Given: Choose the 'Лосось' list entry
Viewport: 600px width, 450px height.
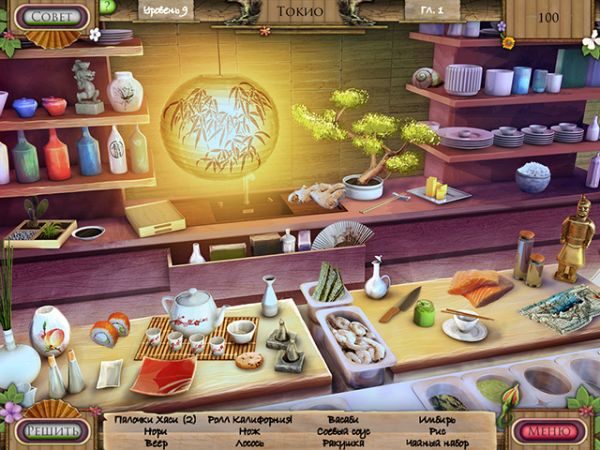Looking at the screenshot, I should coord(250,443).
